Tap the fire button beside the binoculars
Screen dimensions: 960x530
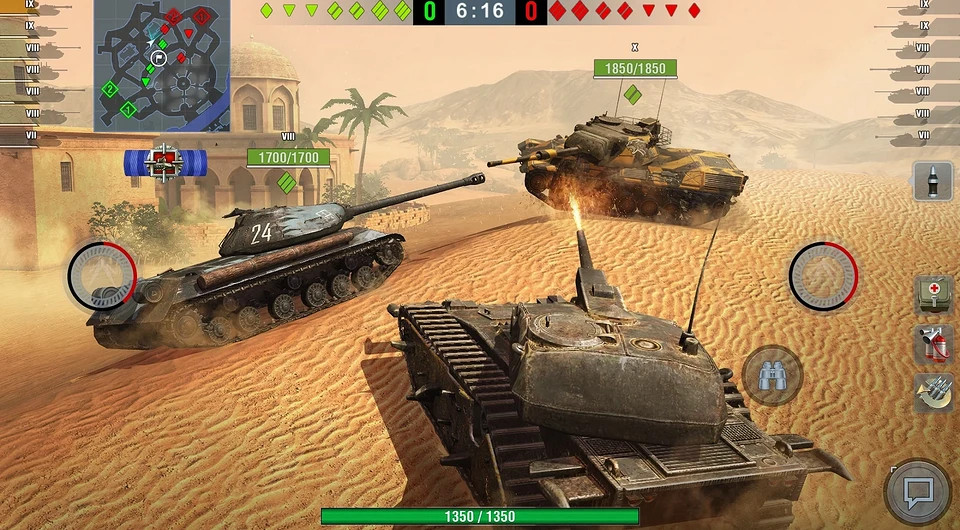(x=823, y=274)
